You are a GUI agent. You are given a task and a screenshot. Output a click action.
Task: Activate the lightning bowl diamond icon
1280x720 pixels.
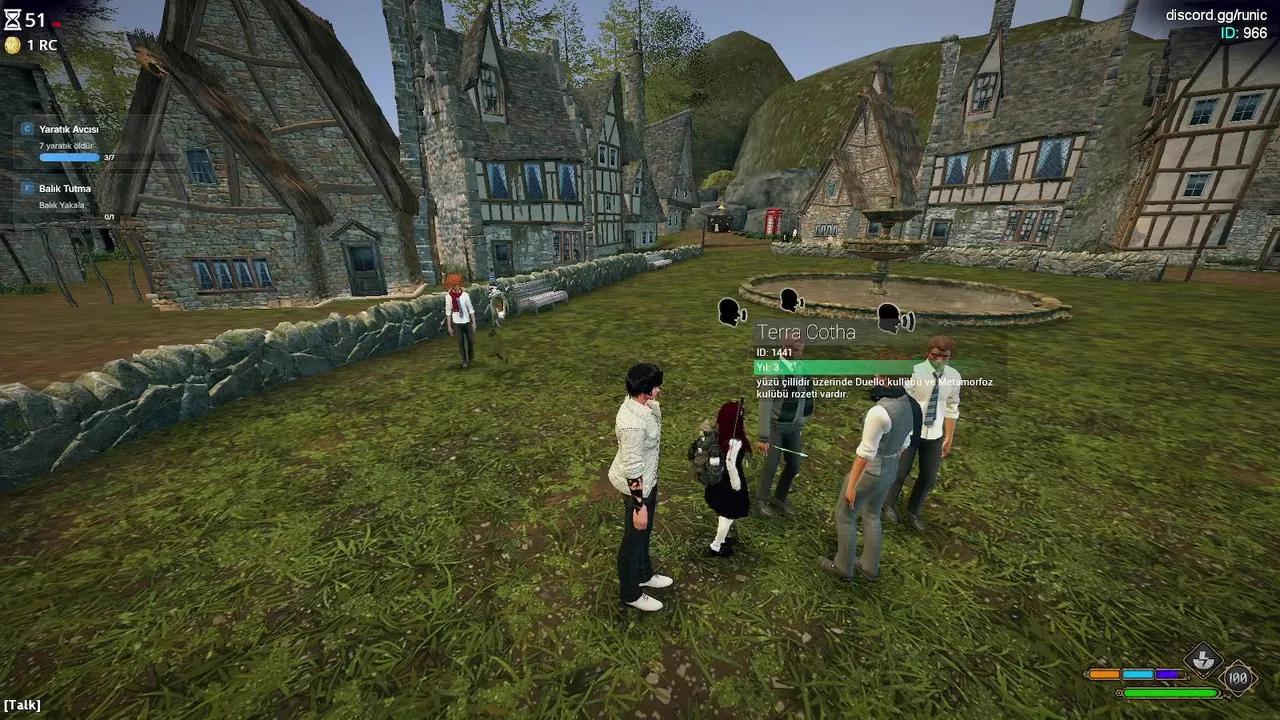(1202, 659)
